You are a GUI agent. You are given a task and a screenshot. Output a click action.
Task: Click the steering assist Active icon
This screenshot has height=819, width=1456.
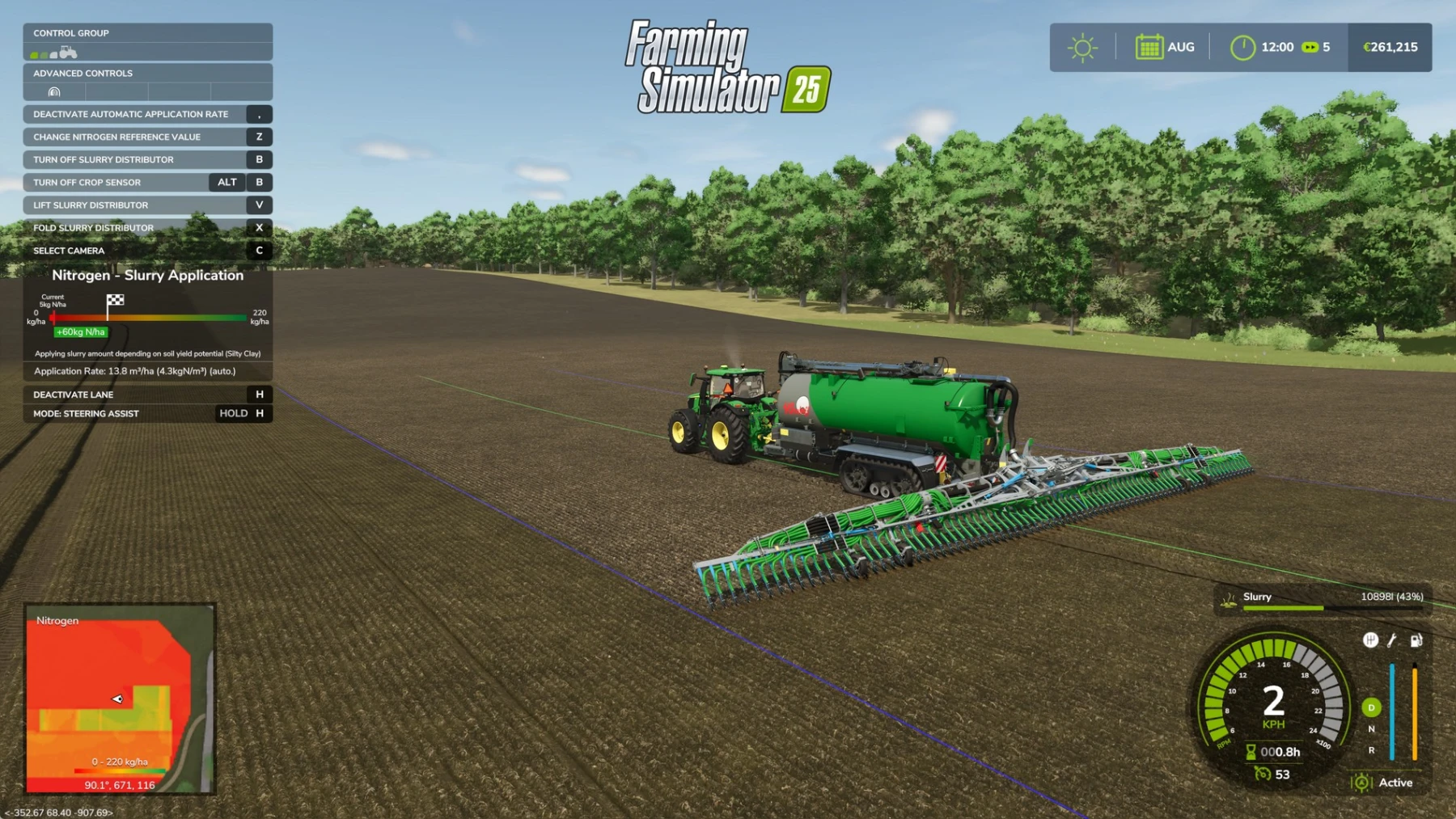tap(1362, 783)
